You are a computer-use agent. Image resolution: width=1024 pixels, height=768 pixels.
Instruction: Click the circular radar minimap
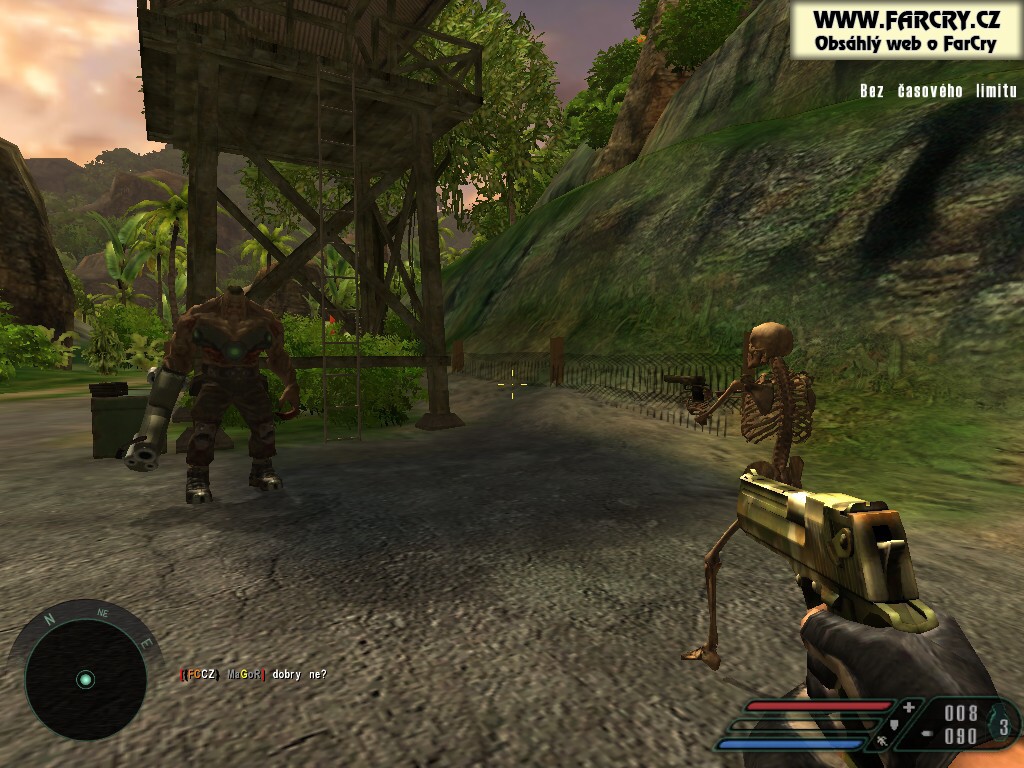(x=85, y=680)
